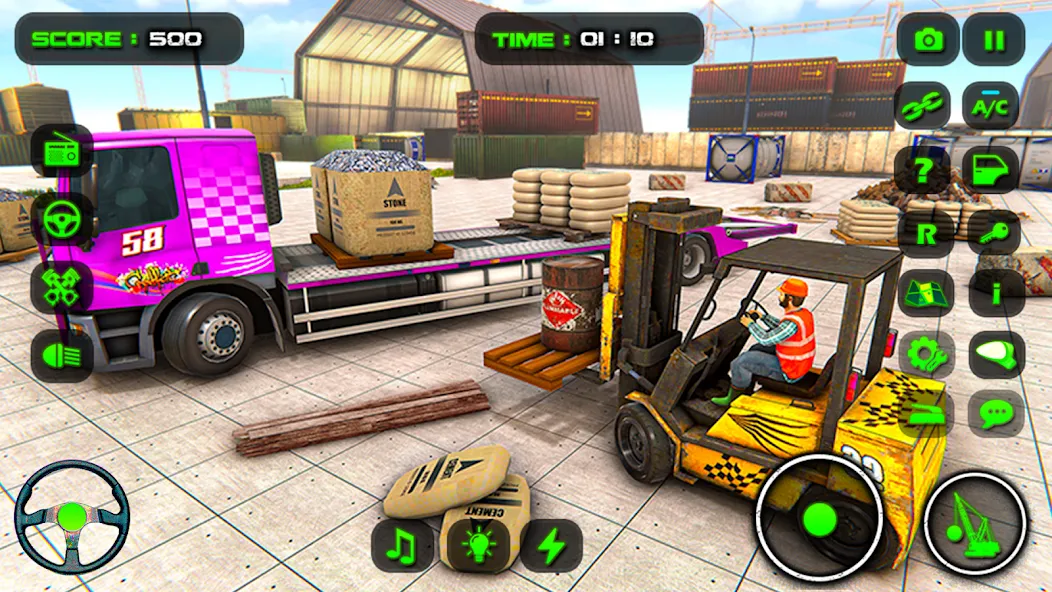Select the R gear button
Viewport: 1052px width, 592px height.
[926, 232]
